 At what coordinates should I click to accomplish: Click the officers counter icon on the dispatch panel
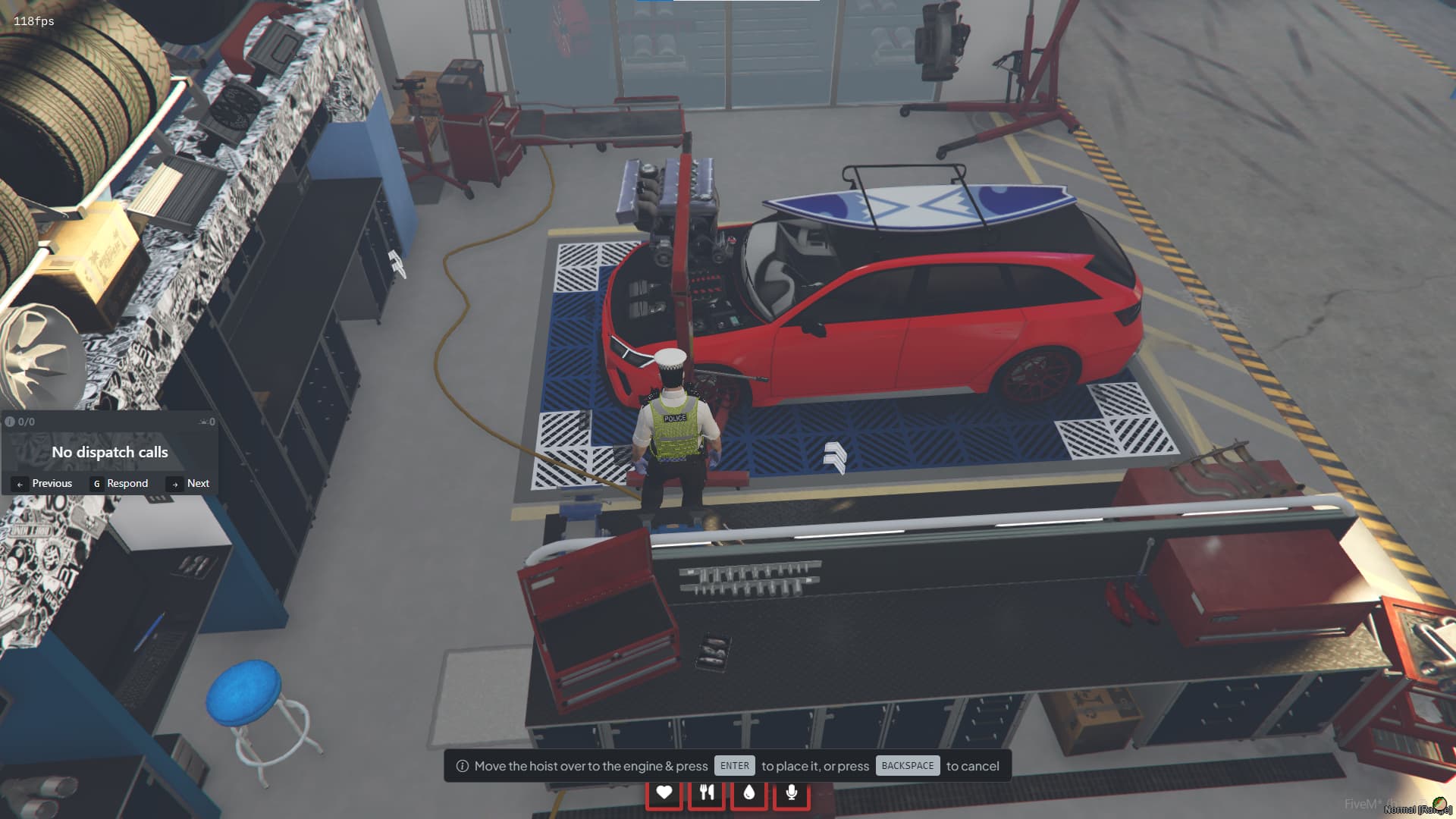coord(205,422)
